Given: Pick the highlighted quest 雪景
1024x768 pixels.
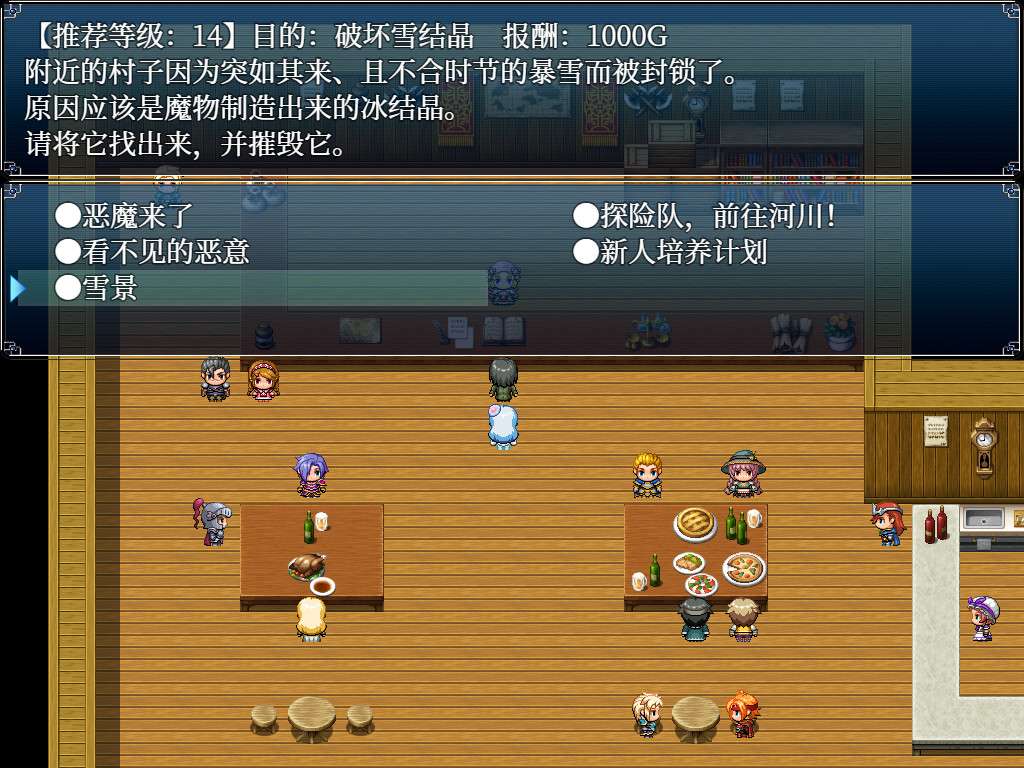Looking at the screenshot, I should (x=97, y=288).
